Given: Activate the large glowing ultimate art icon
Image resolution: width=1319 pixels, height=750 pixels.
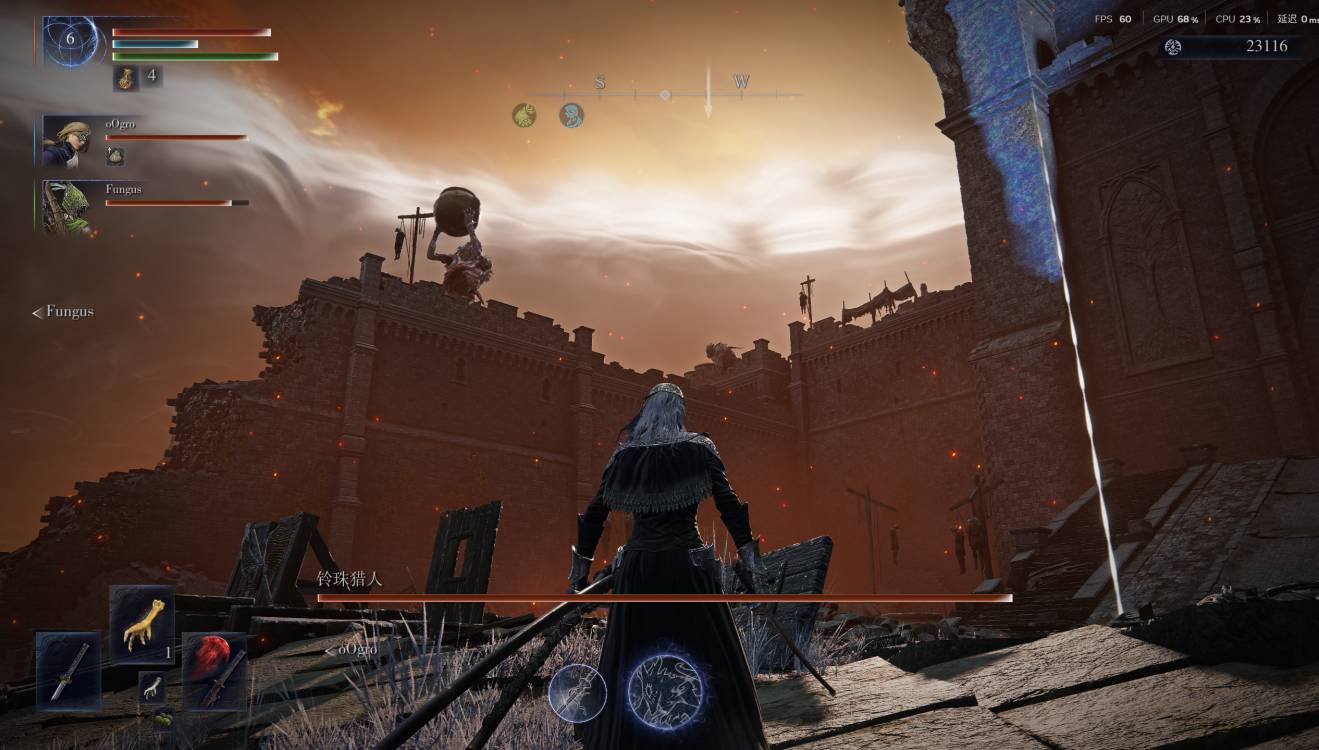Looking at the screenshot, I should point(664,689).
